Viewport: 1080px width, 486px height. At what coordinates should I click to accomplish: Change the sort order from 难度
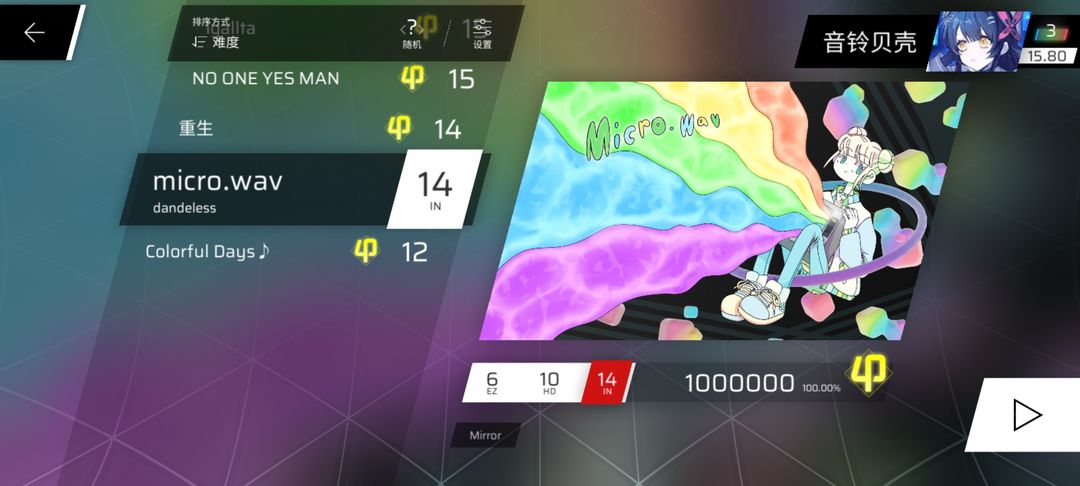pyautogui.click(x=216, y=36)
